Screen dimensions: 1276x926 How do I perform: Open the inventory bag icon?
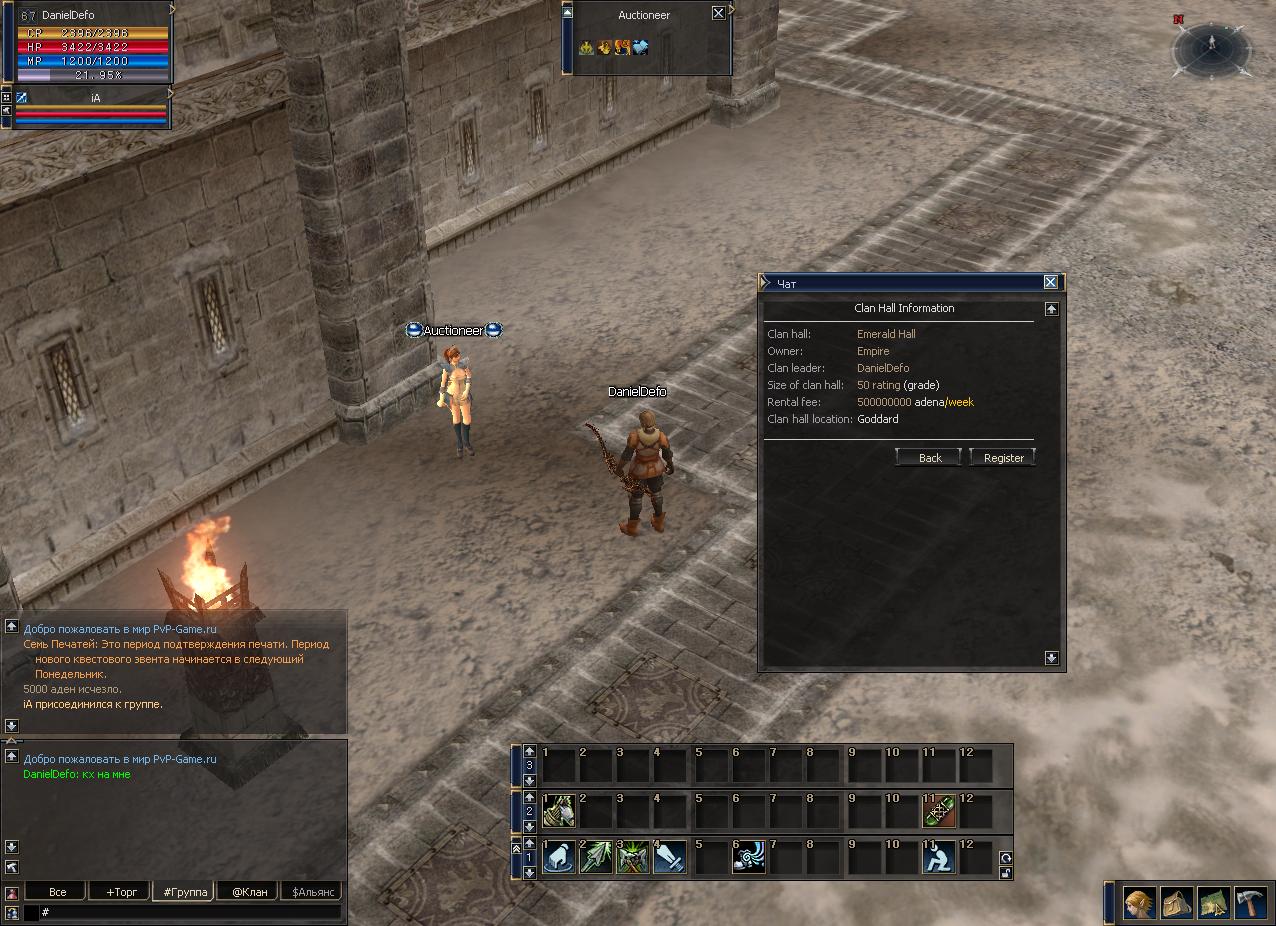(1177, 902)
